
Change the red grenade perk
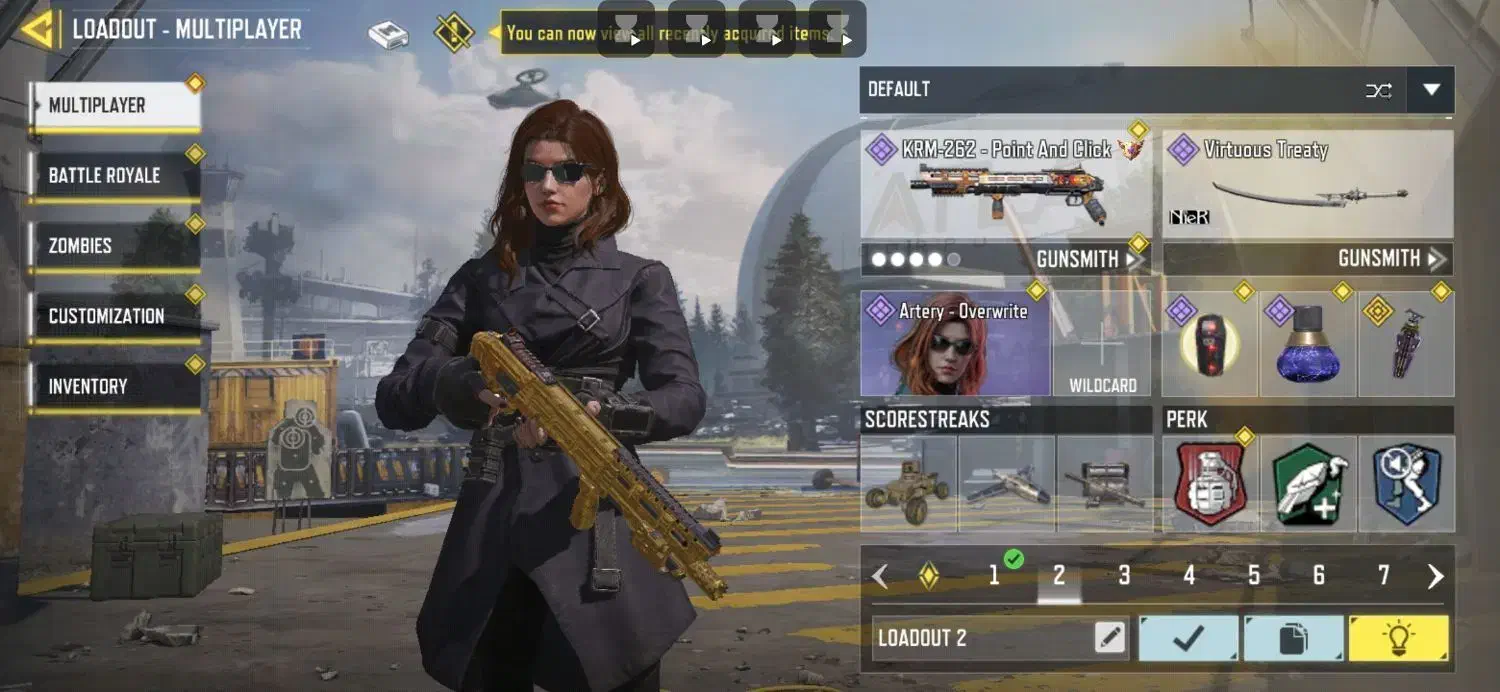[1210, 484]
